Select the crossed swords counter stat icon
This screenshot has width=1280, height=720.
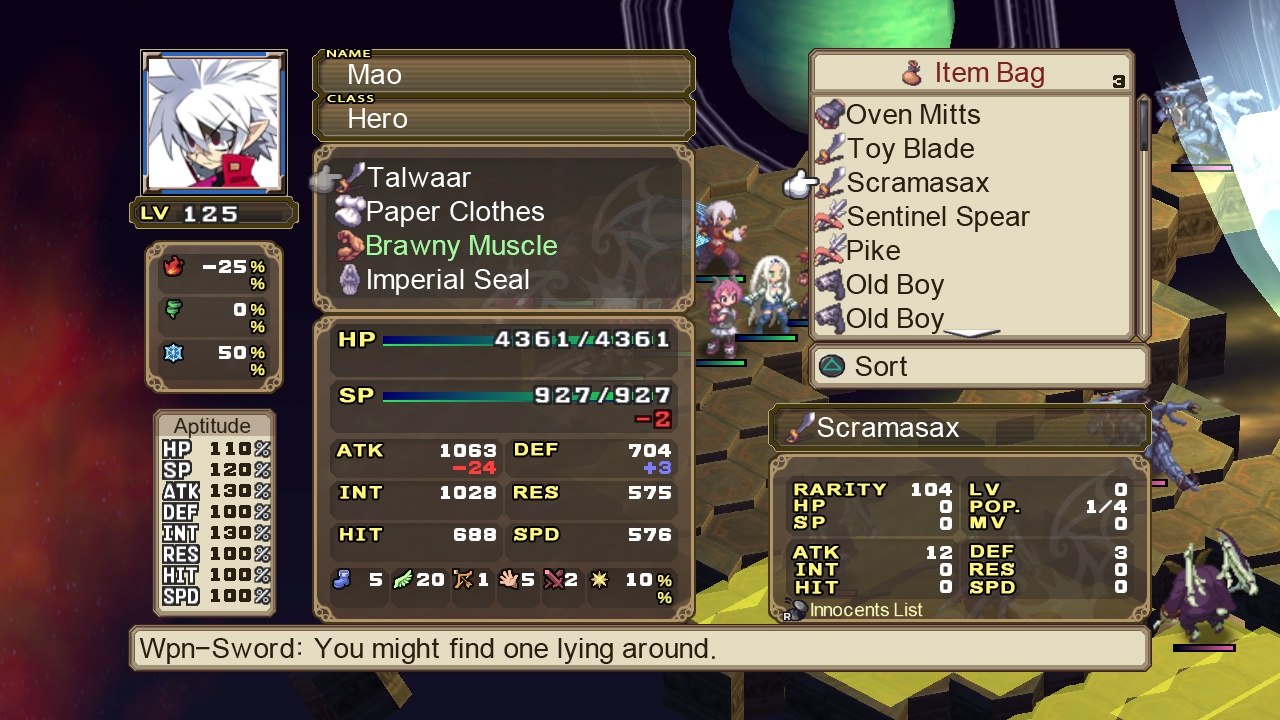tap(551, 580)
